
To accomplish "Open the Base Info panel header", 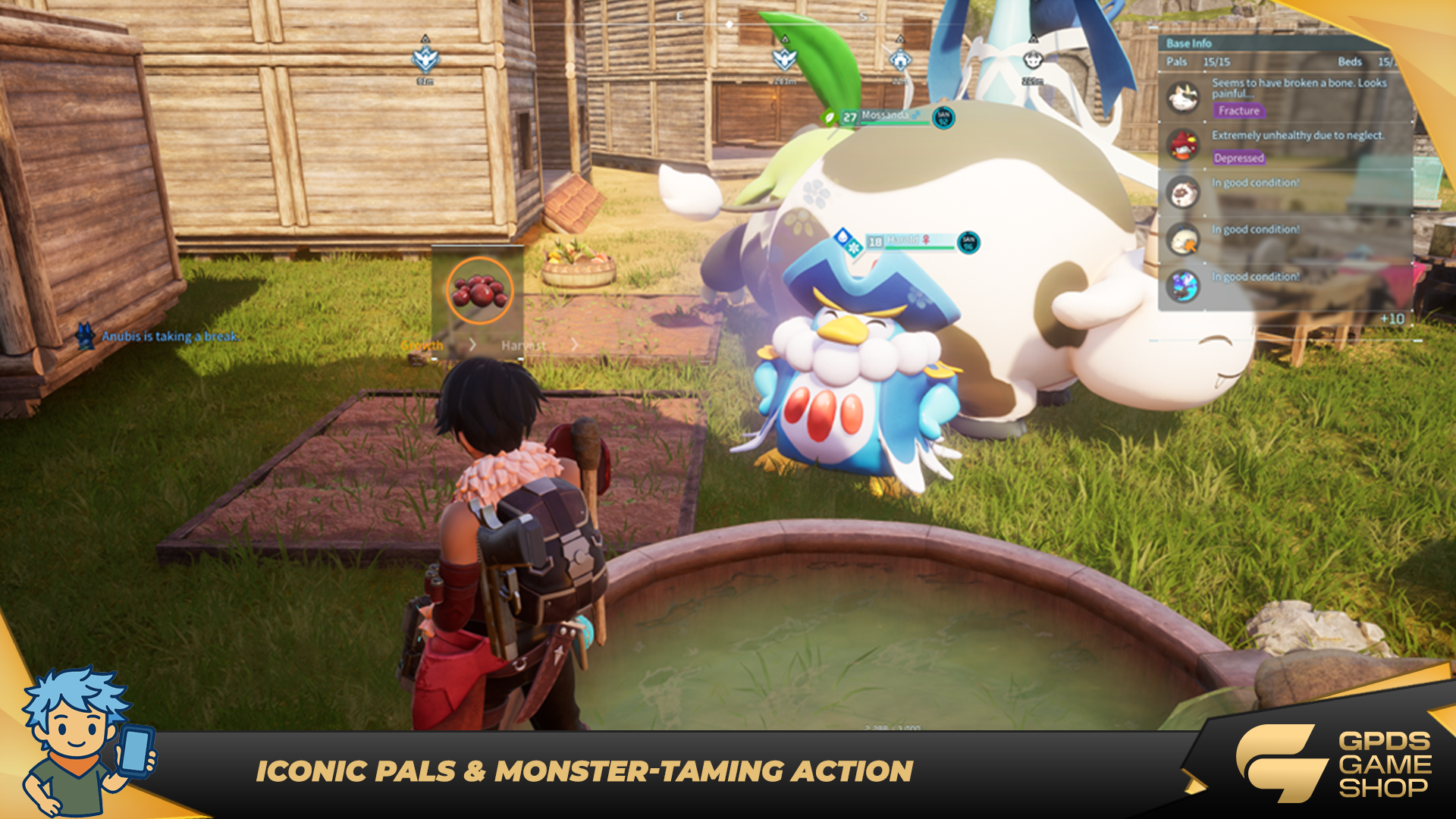I will (x=1189, y=43).
